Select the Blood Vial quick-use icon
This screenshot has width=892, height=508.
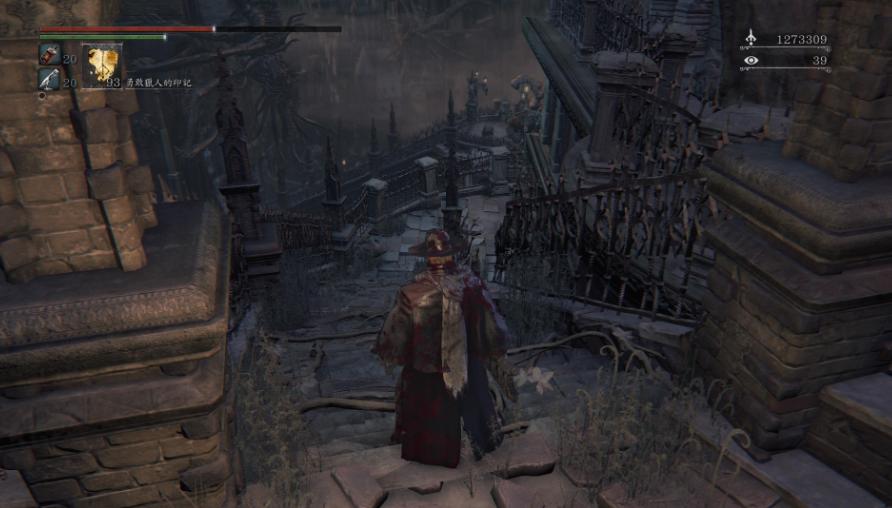(49, 55)
